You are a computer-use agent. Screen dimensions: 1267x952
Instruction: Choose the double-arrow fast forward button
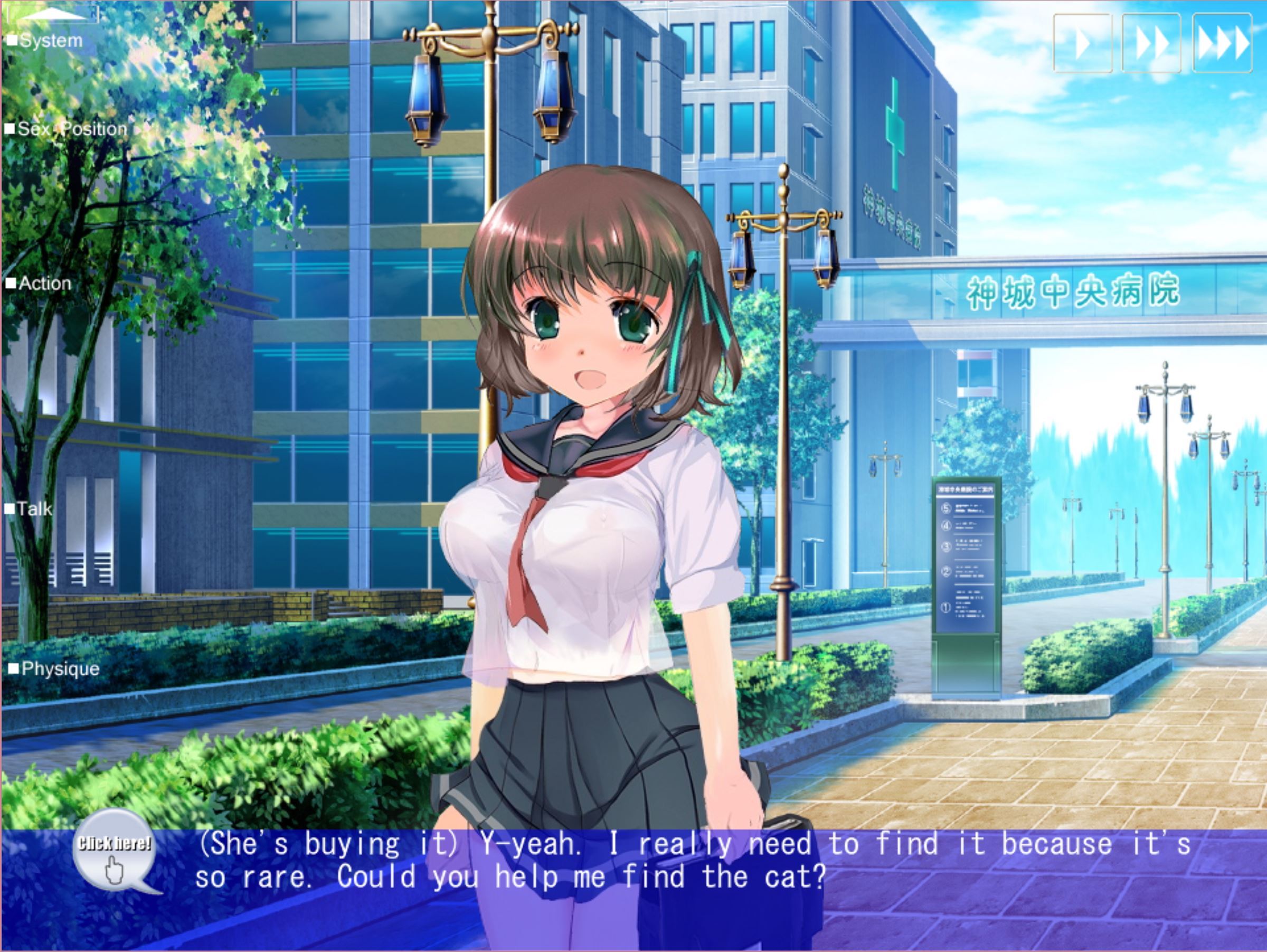click(x=1151, y=43)
